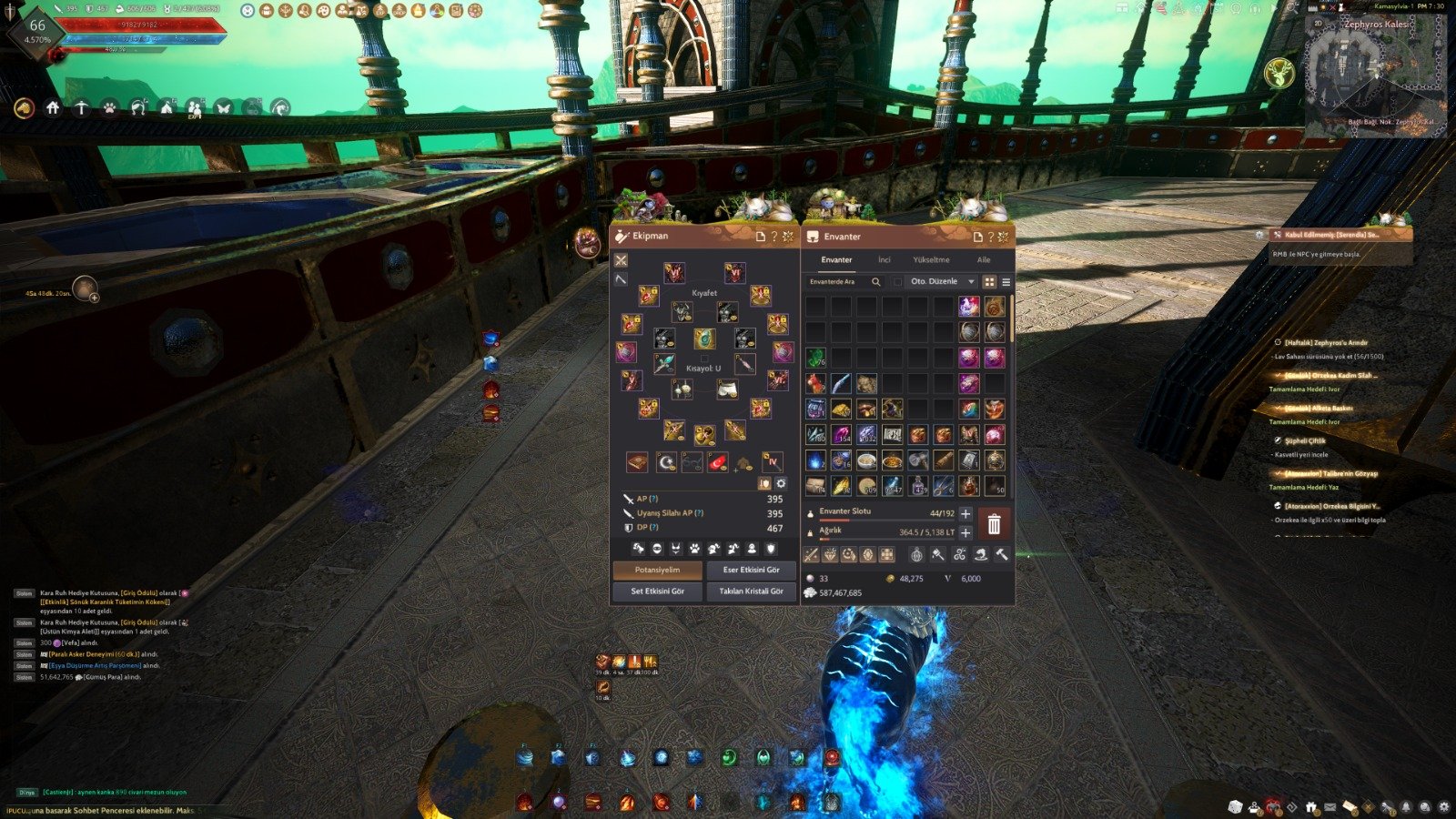Open the equipment gear settings icon
The image size is (1456, 819).
(781, 483)
